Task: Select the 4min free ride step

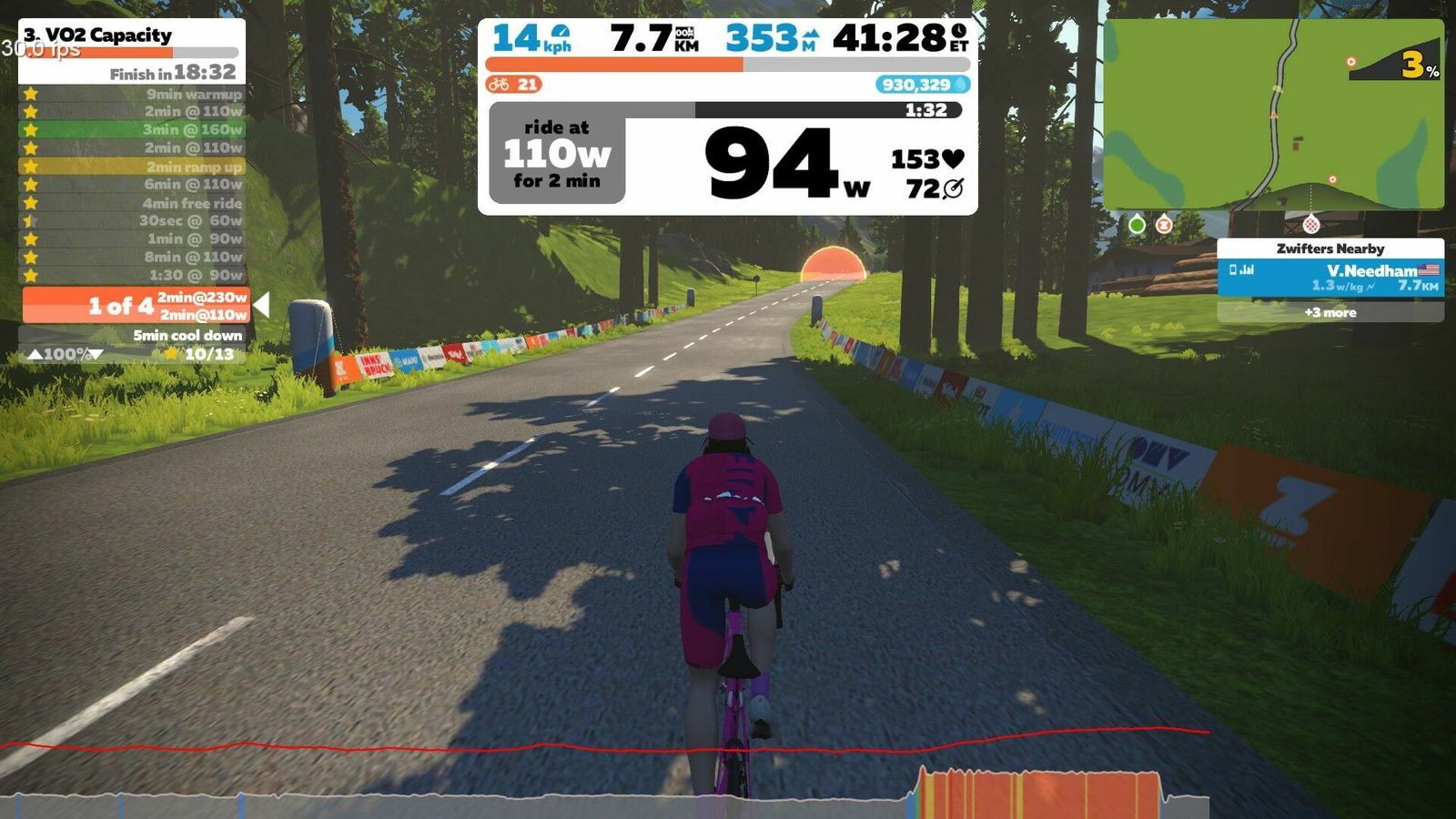Action: [133, 203]
